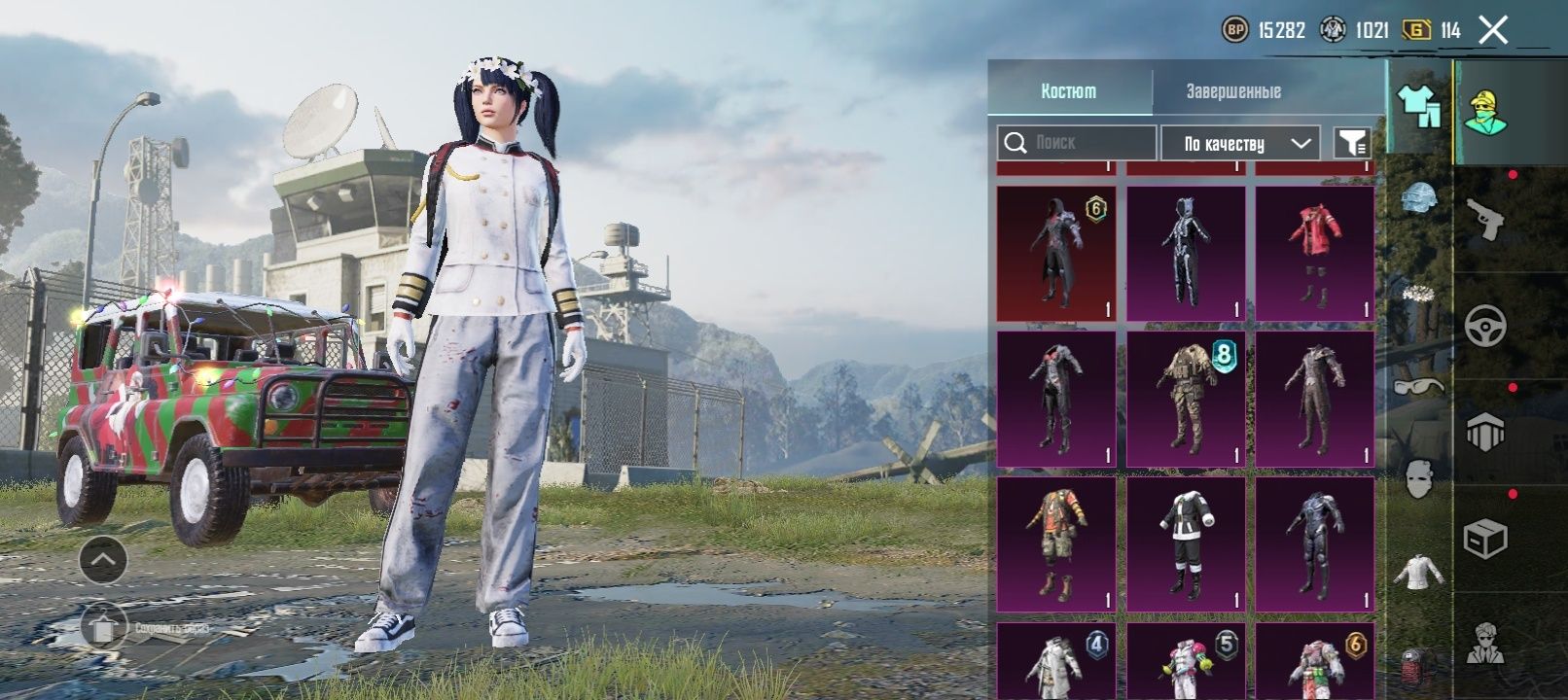Click the Поиск search field
This screenshot has width=1568, height=700.
[x=1077, y=143]
